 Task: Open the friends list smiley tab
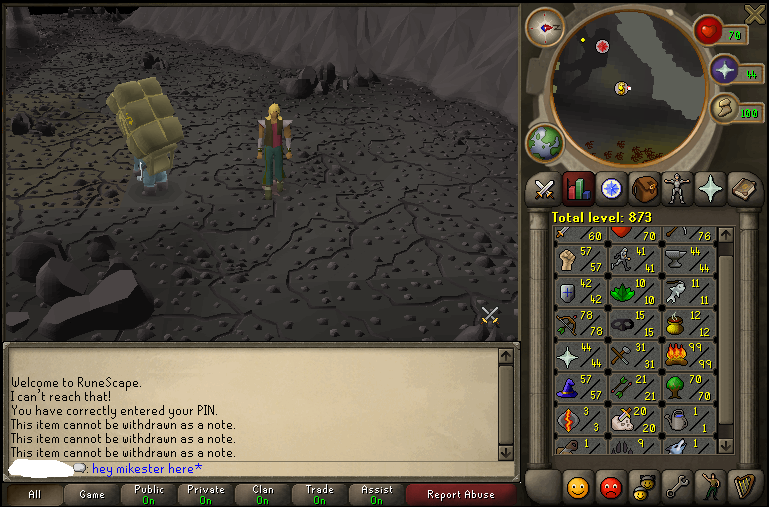tap(578, 487)
